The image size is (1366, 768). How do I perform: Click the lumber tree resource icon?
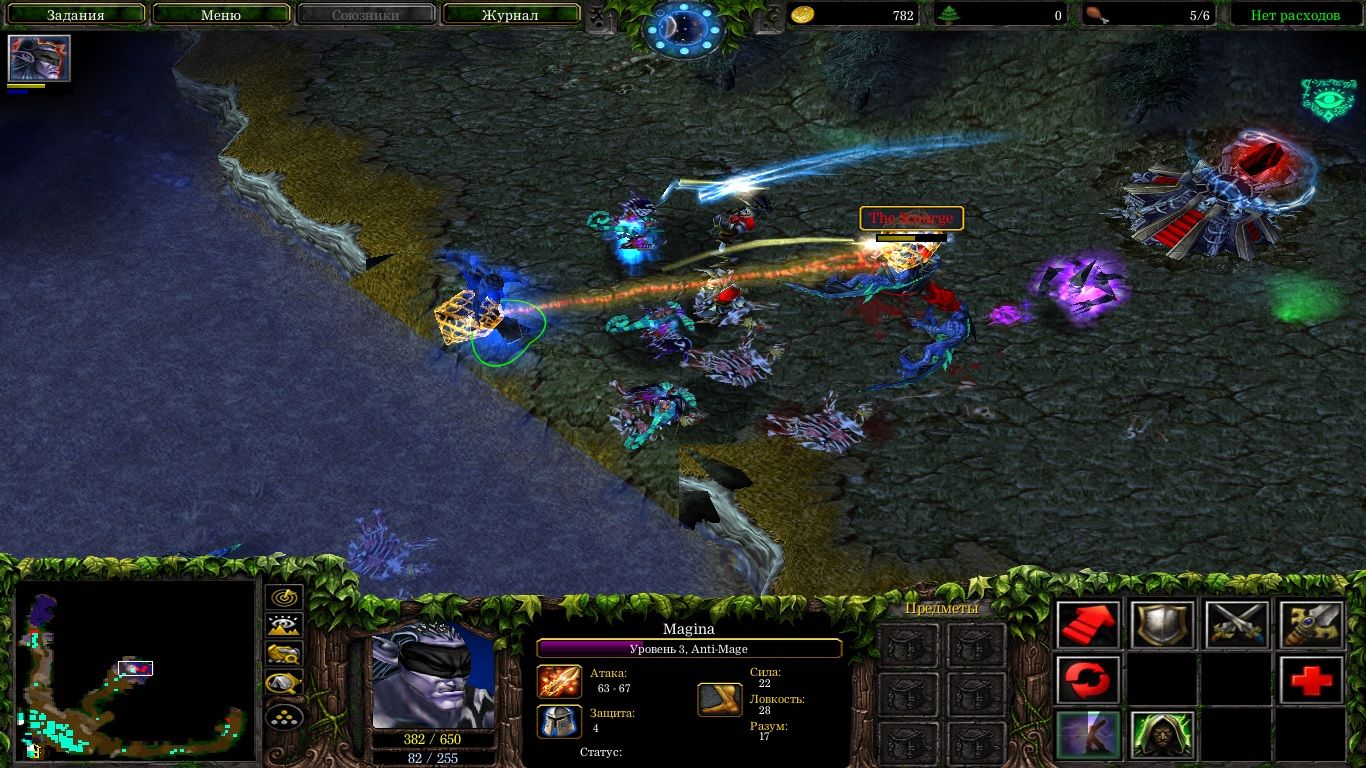[948, 15]
